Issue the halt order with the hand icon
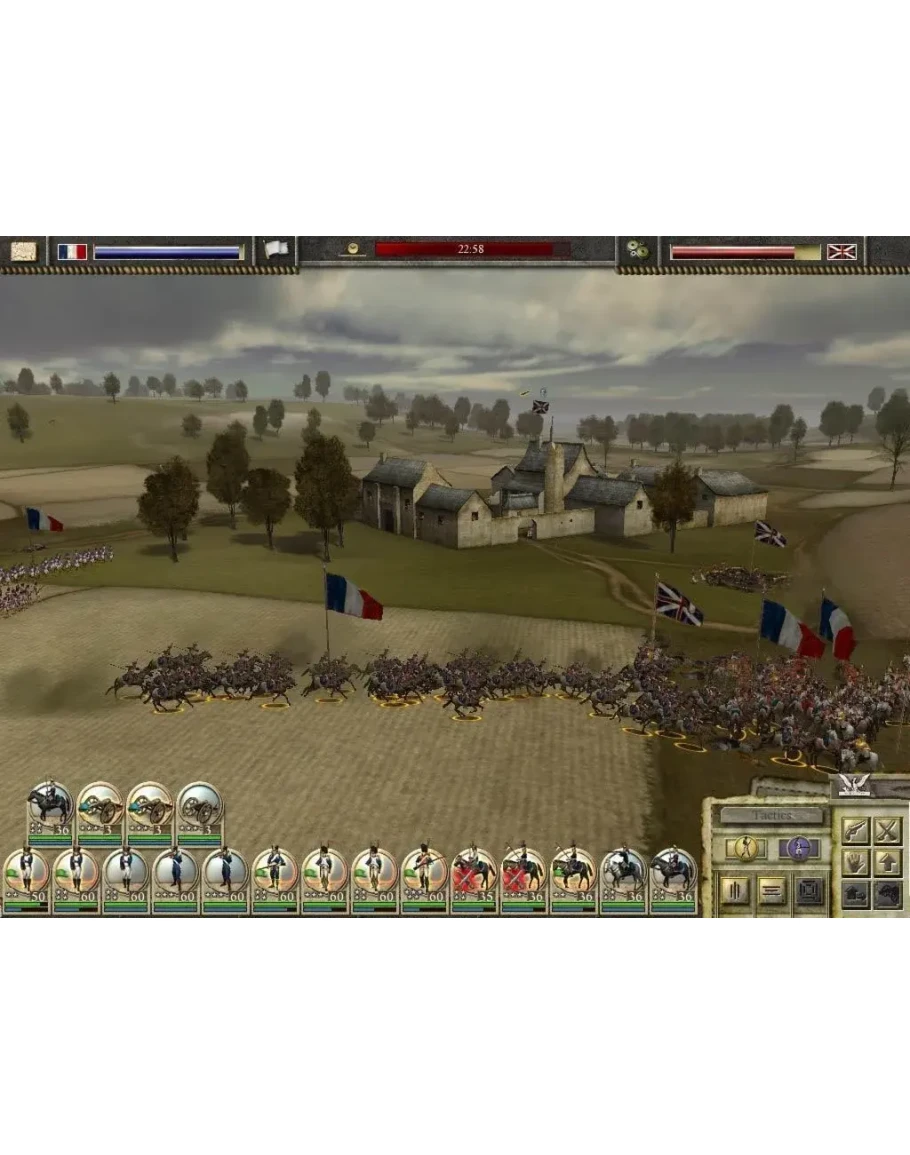This screenshot has height=1155, width=910. click(x=855, y=862)
